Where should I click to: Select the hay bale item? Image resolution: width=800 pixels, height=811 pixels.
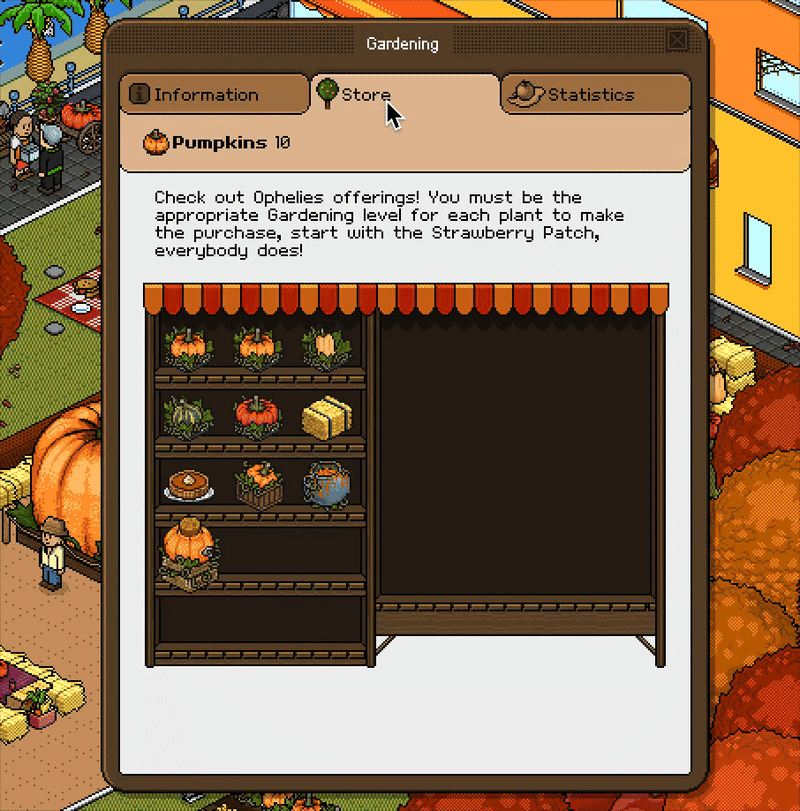(x=326, y=417)
